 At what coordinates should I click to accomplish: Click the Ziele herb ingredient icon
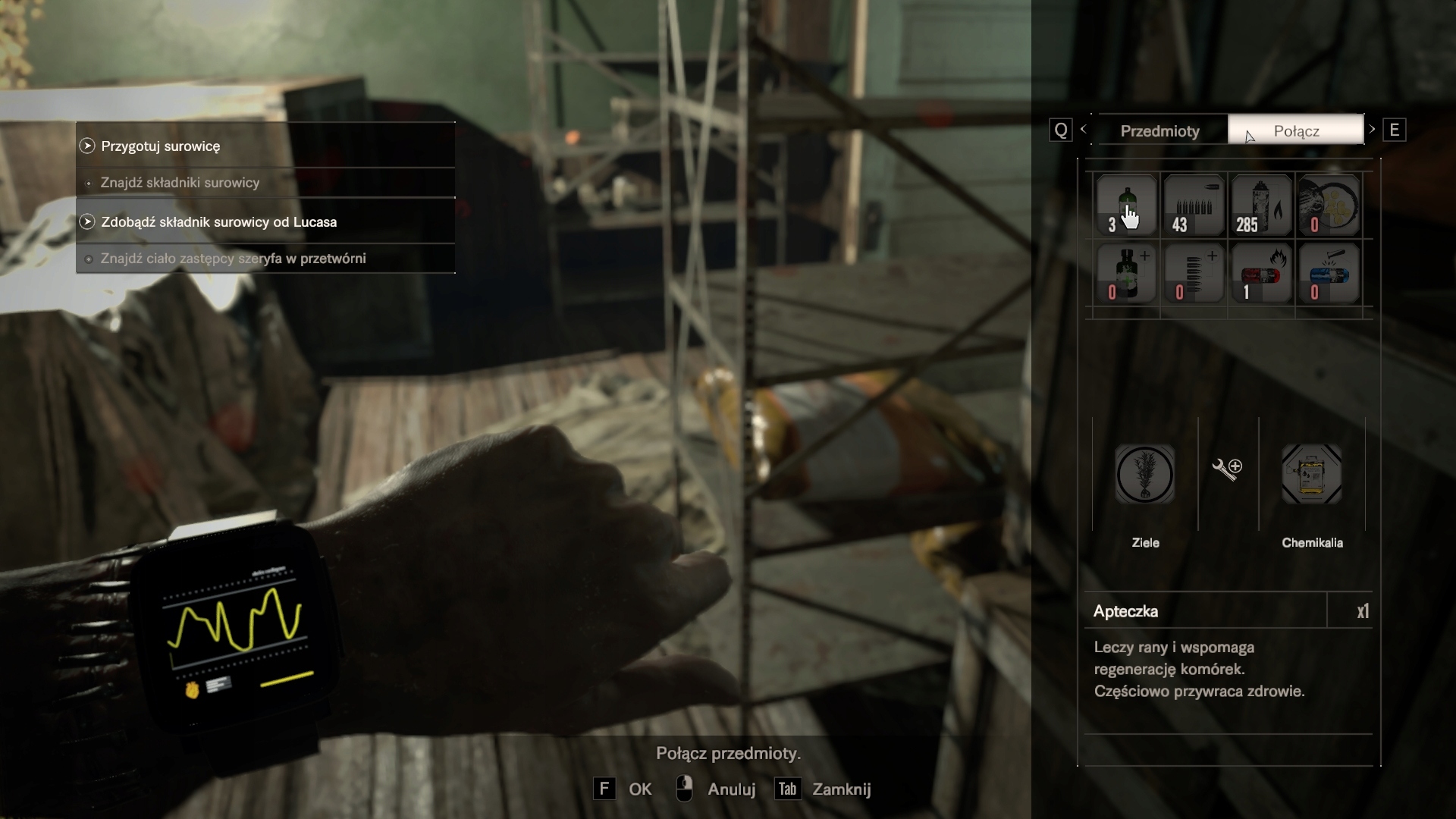tap(1145, 475)
